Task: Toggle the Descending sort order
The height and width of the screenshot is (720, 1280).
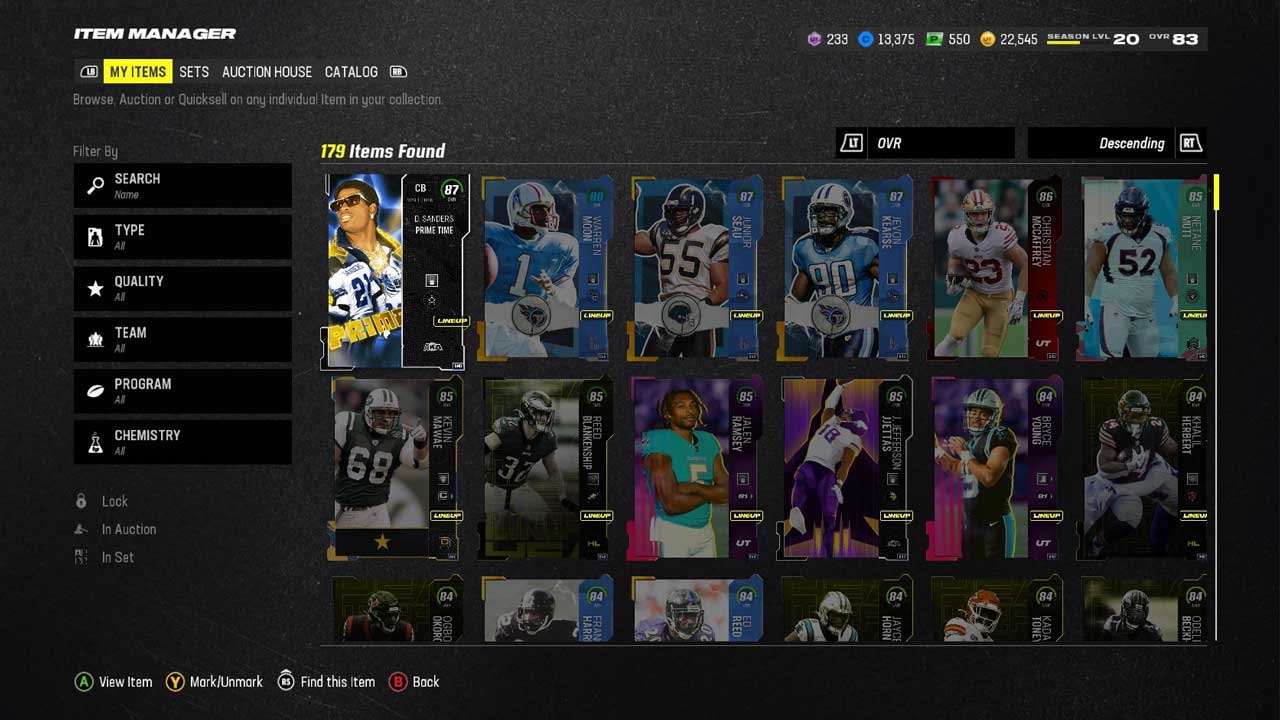Action: pyautogui.click(x=1116, y=143)
